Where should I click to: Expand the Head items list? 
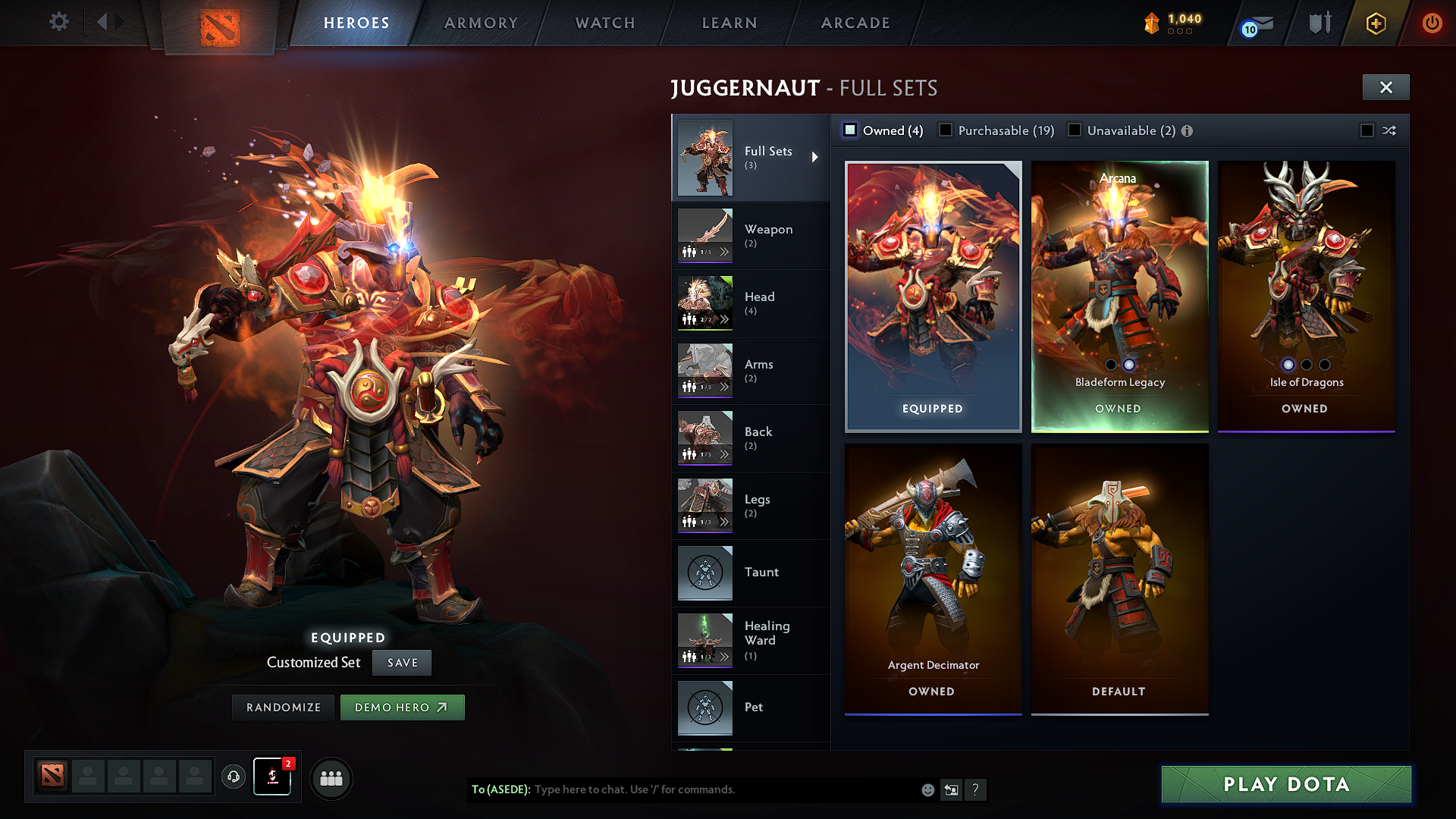tap(725, 318)
